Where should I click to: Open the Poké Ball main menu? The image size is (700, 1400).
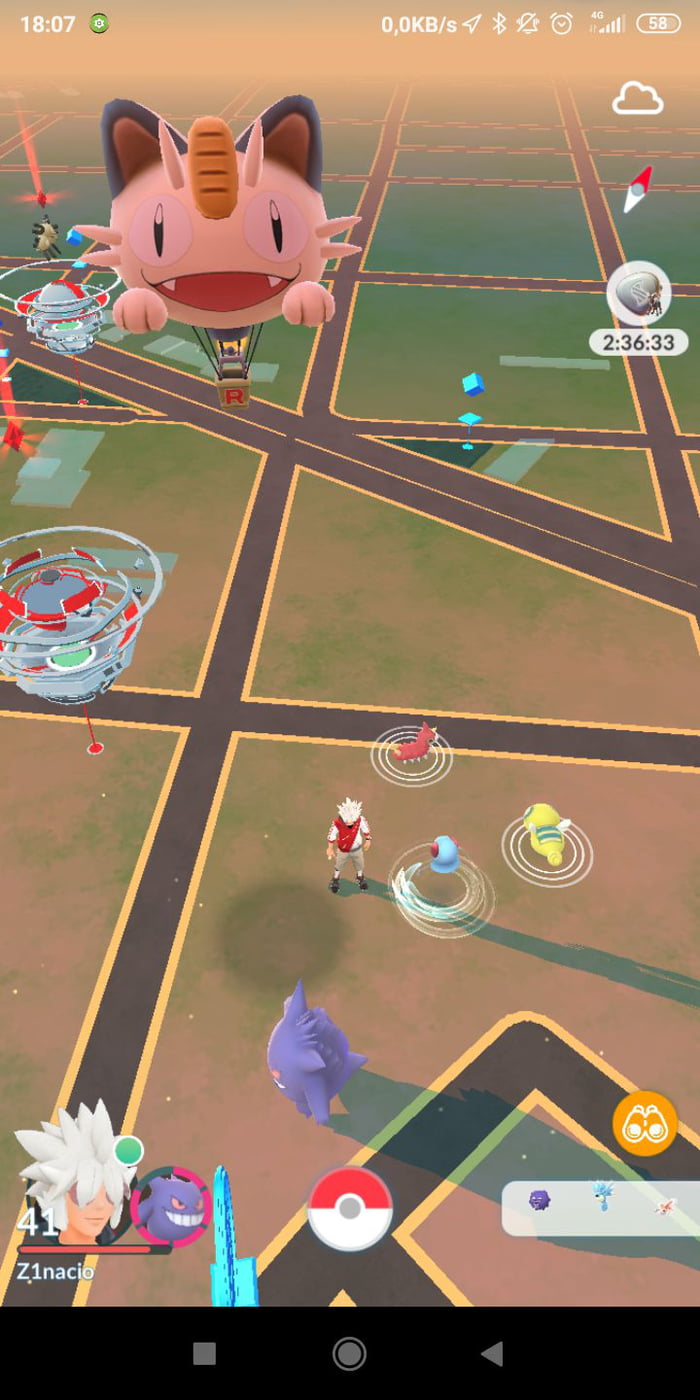349,1208
